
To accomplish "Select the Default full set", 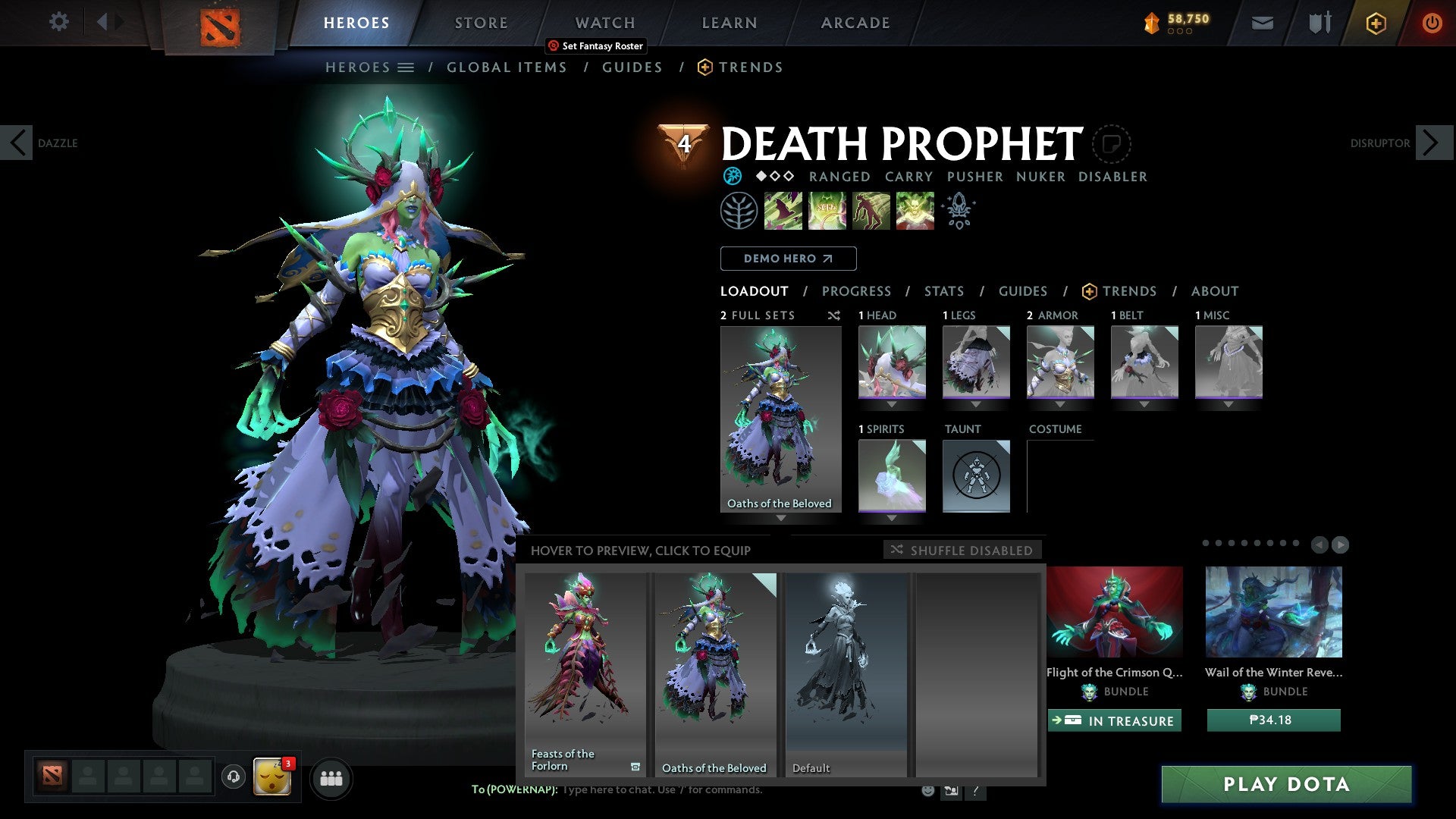I will pyautogui.click(x=846, y=673).
